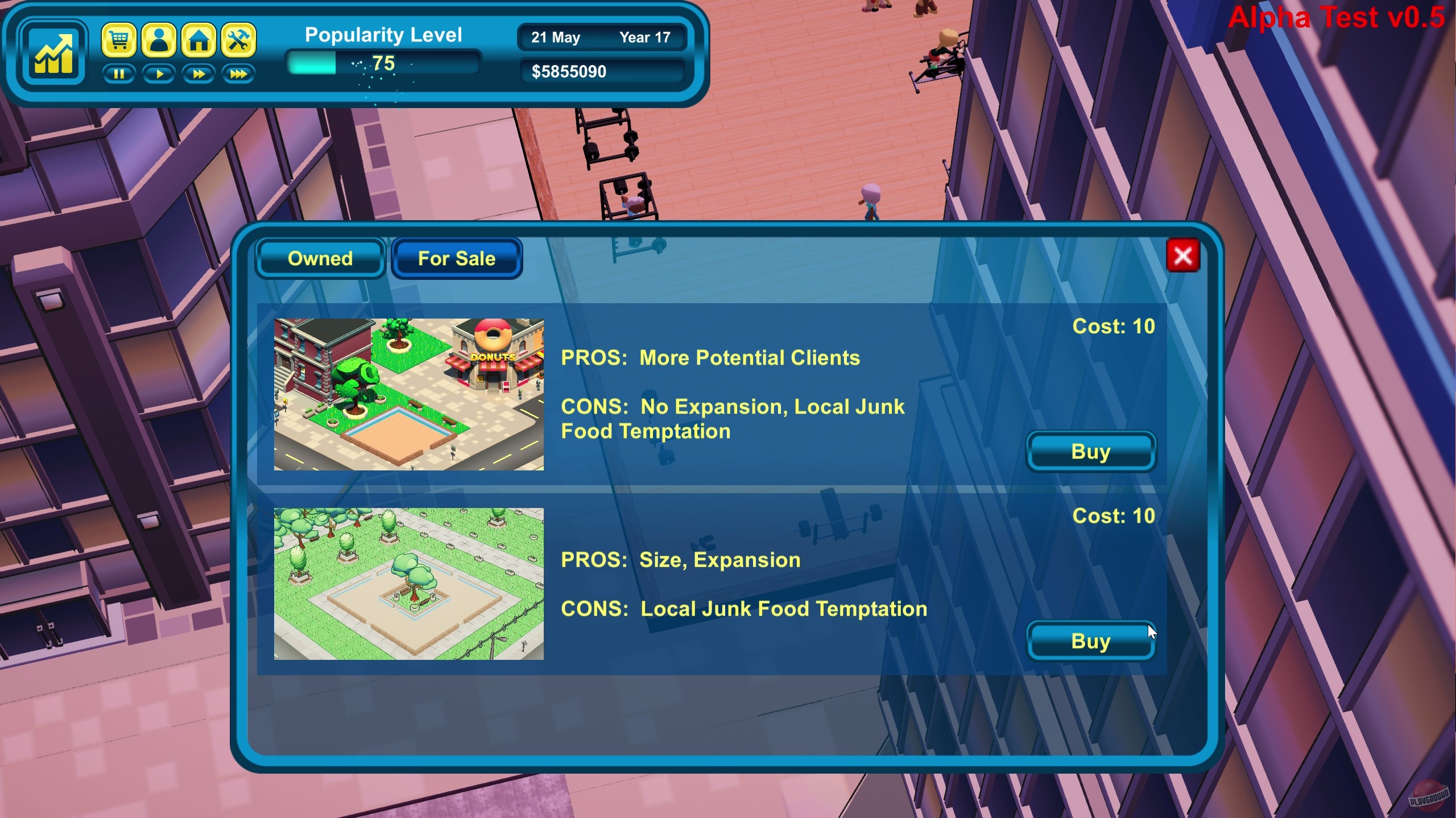View the green park plot thumbnail
1456x818 pixels.
tap(408, 586)
